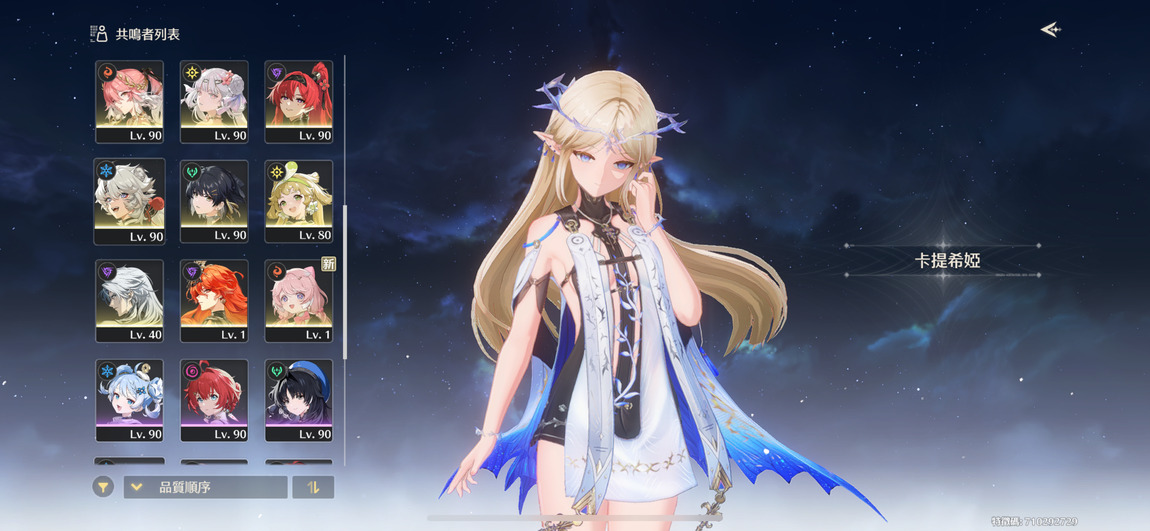The height and width of the screenshot is (531, 1150).
Task: Select the silver-haired Lv. 40 character
Action: tap(129, 301)
